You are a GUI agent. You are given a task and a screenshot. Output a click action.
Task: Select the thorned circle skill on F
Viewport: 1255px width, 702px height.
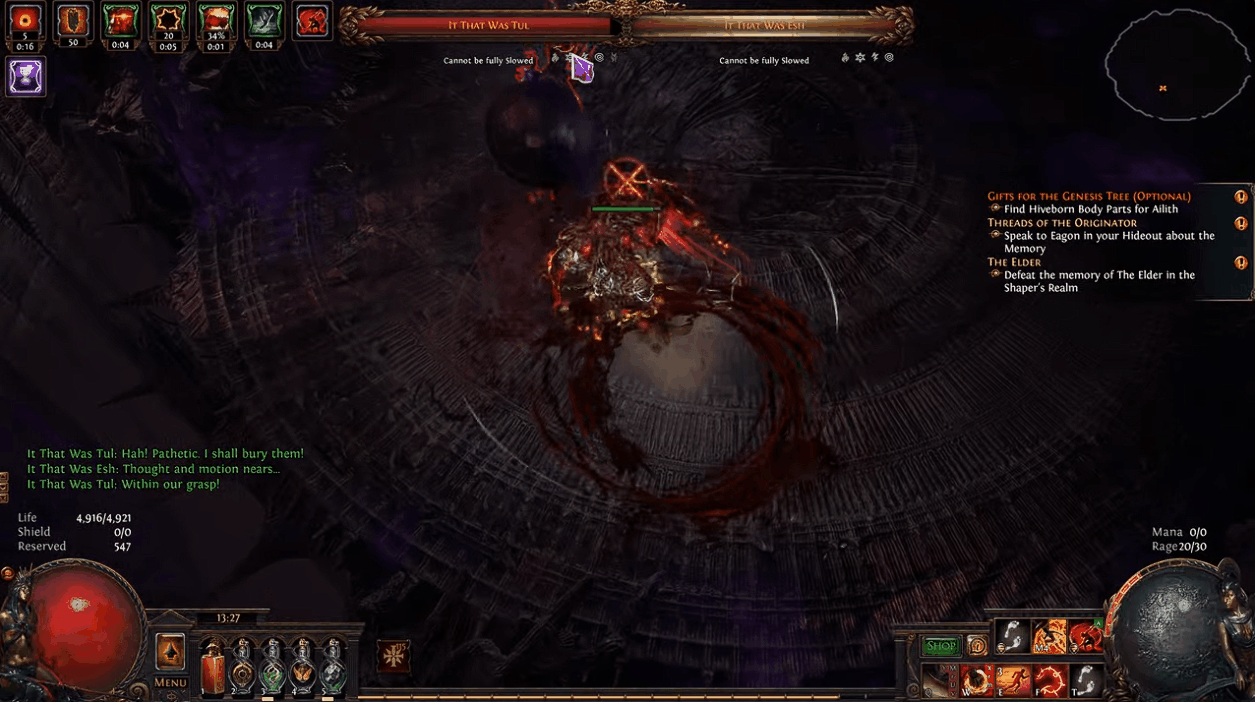[x=1050, y=681]
